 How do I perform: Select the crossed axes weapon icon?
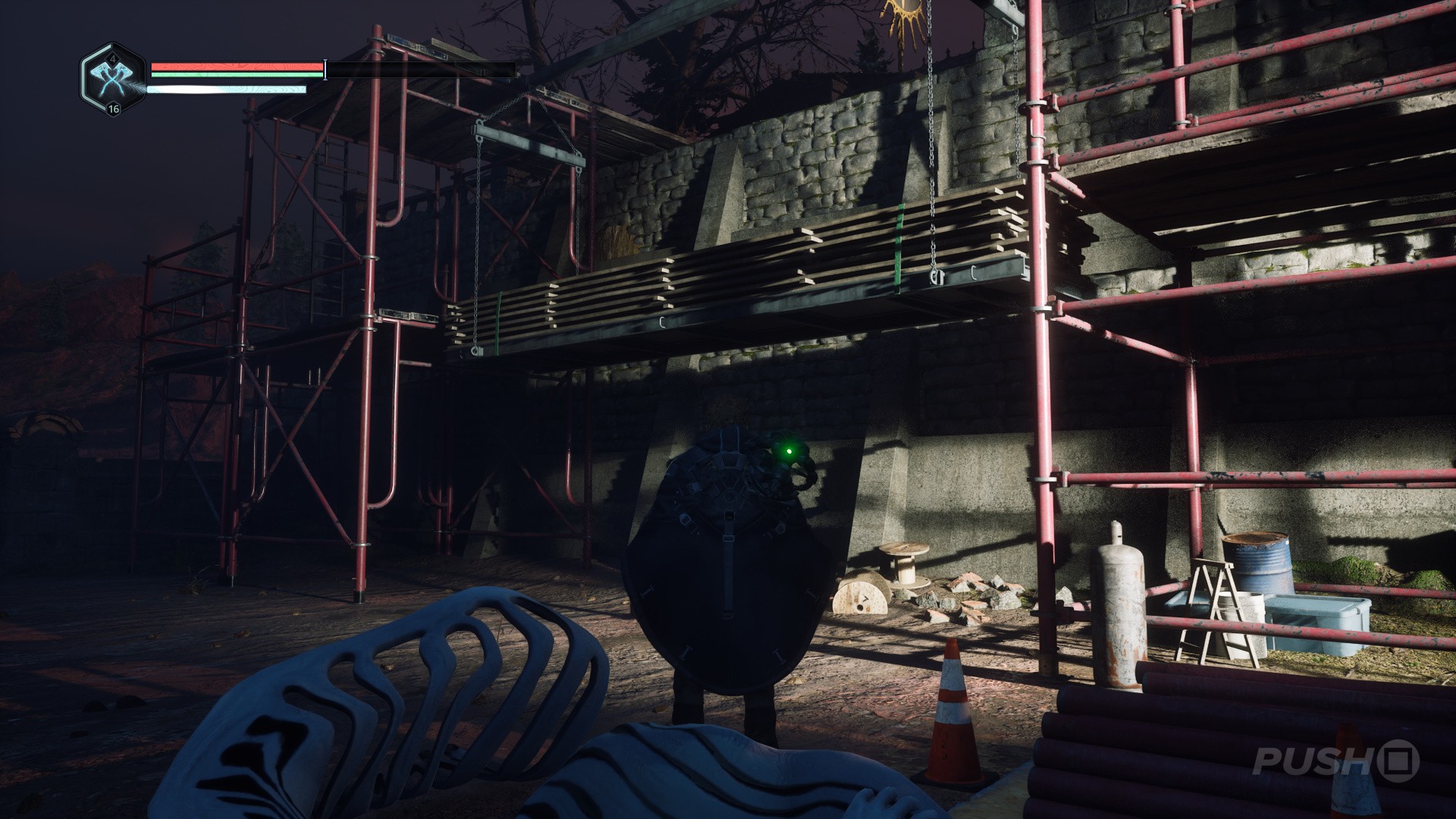(x=112, y=79)
